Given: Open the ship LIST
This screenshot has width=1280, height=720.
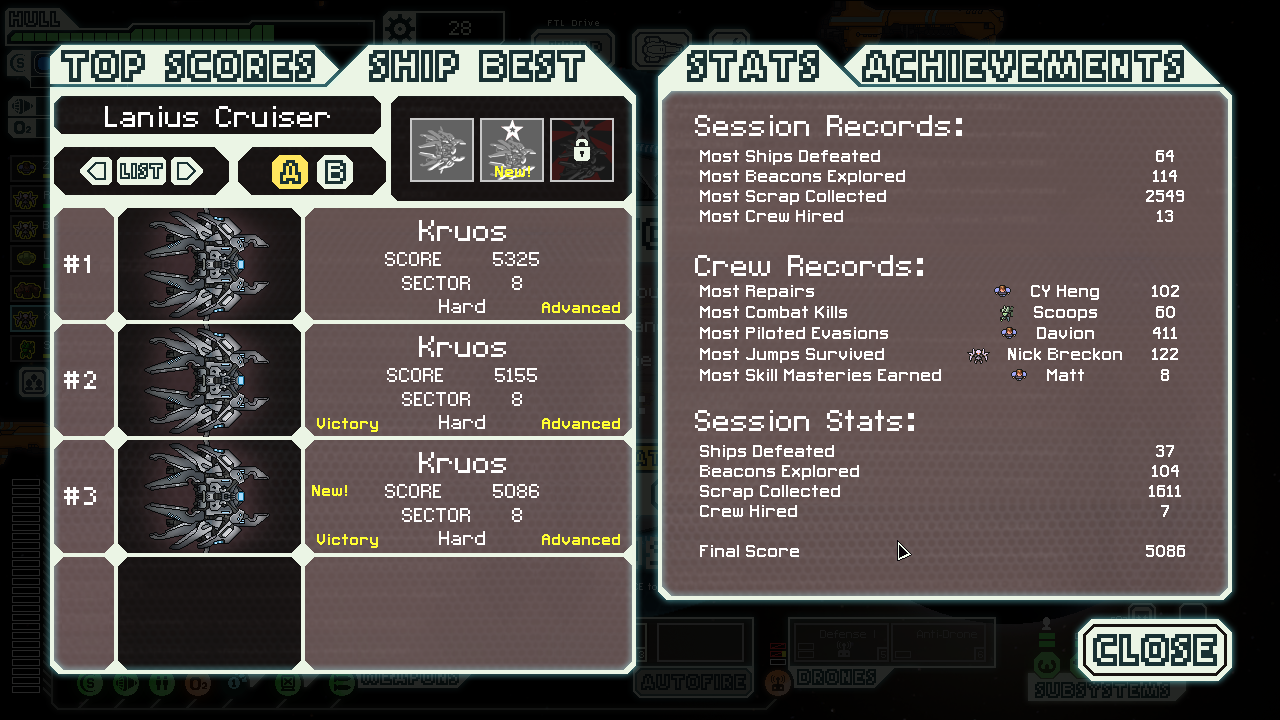Looking at the screenshot, I should click(x=141, y=172).
